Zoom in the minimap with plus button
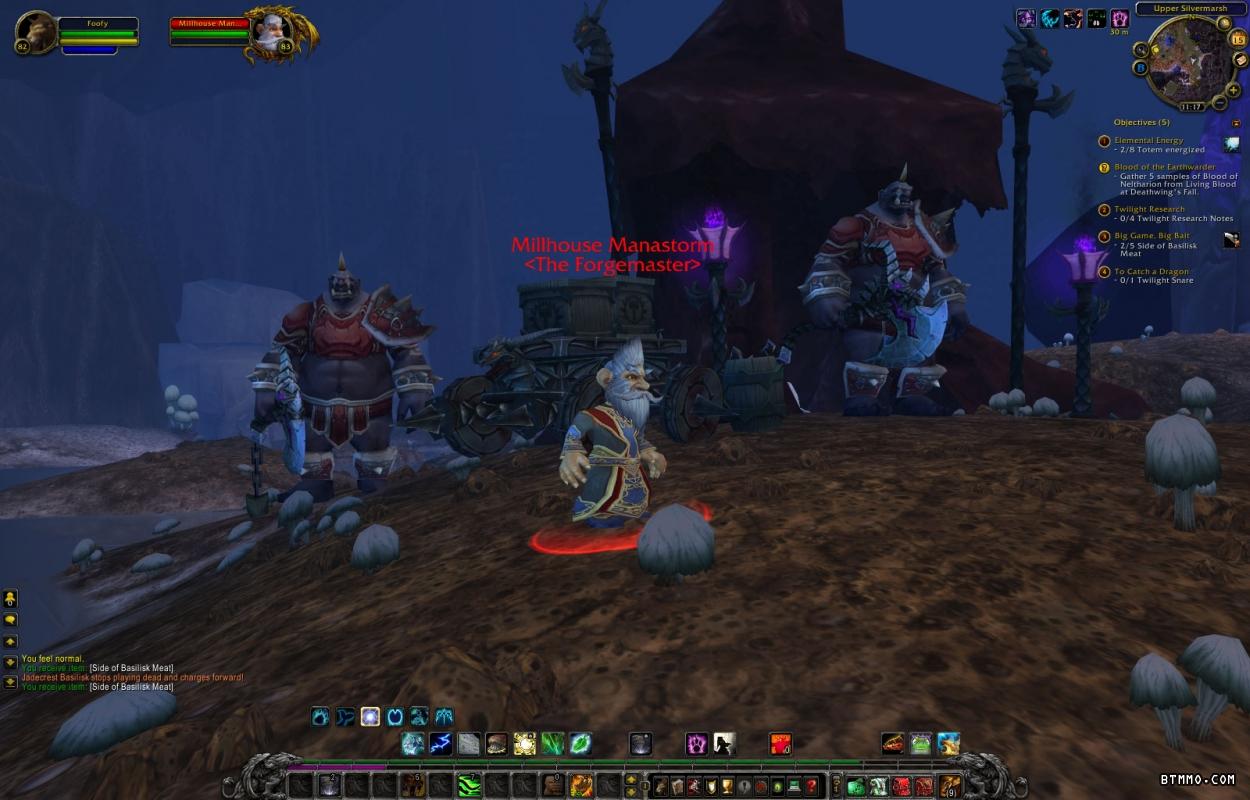This screenshot has height=800, width=1250. [1232, 88]
